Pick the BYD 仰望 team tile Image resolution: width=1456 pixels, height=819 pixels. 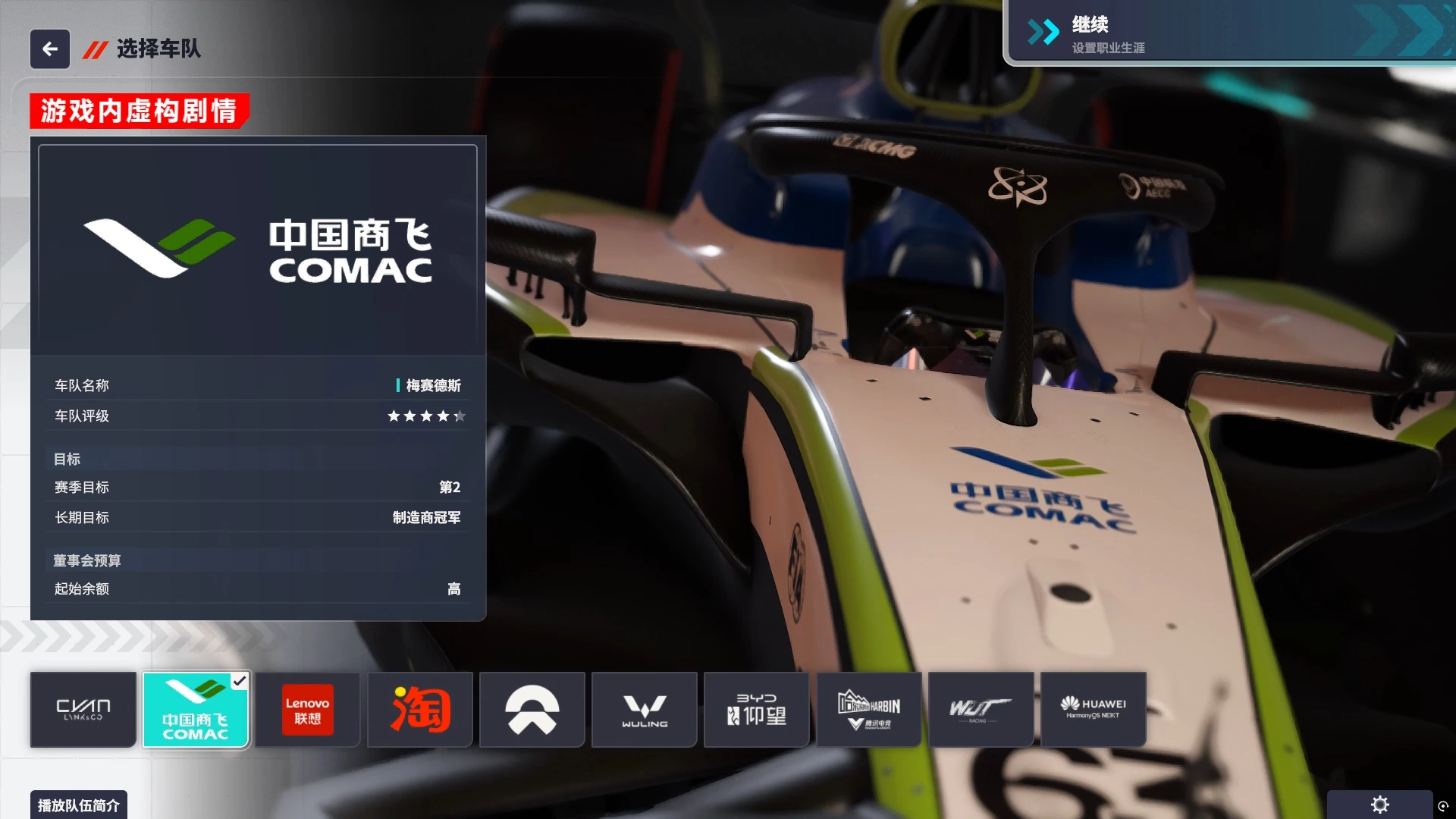[756, 710]
